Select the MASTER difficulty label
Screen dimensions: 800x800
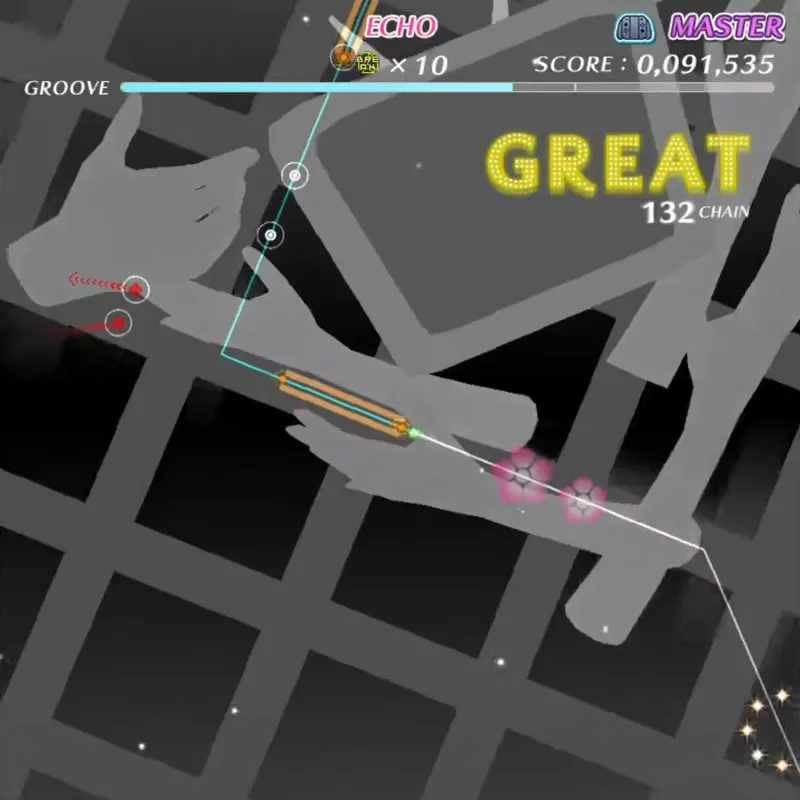726,27
